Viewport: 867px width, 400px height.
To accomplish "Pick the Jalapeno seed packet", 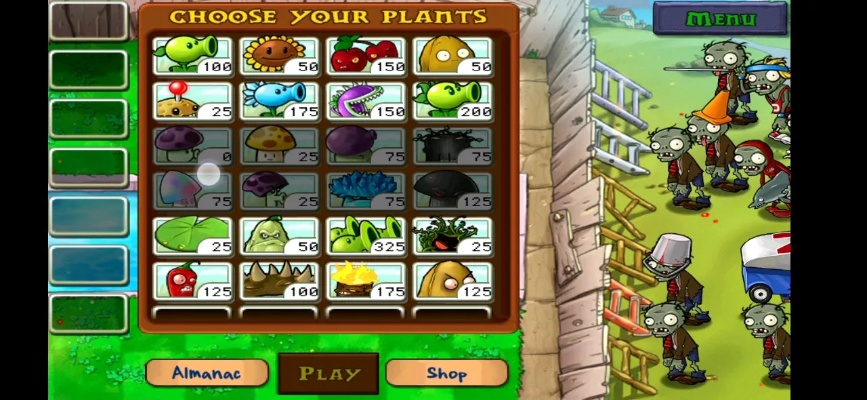I will (193, 280).
